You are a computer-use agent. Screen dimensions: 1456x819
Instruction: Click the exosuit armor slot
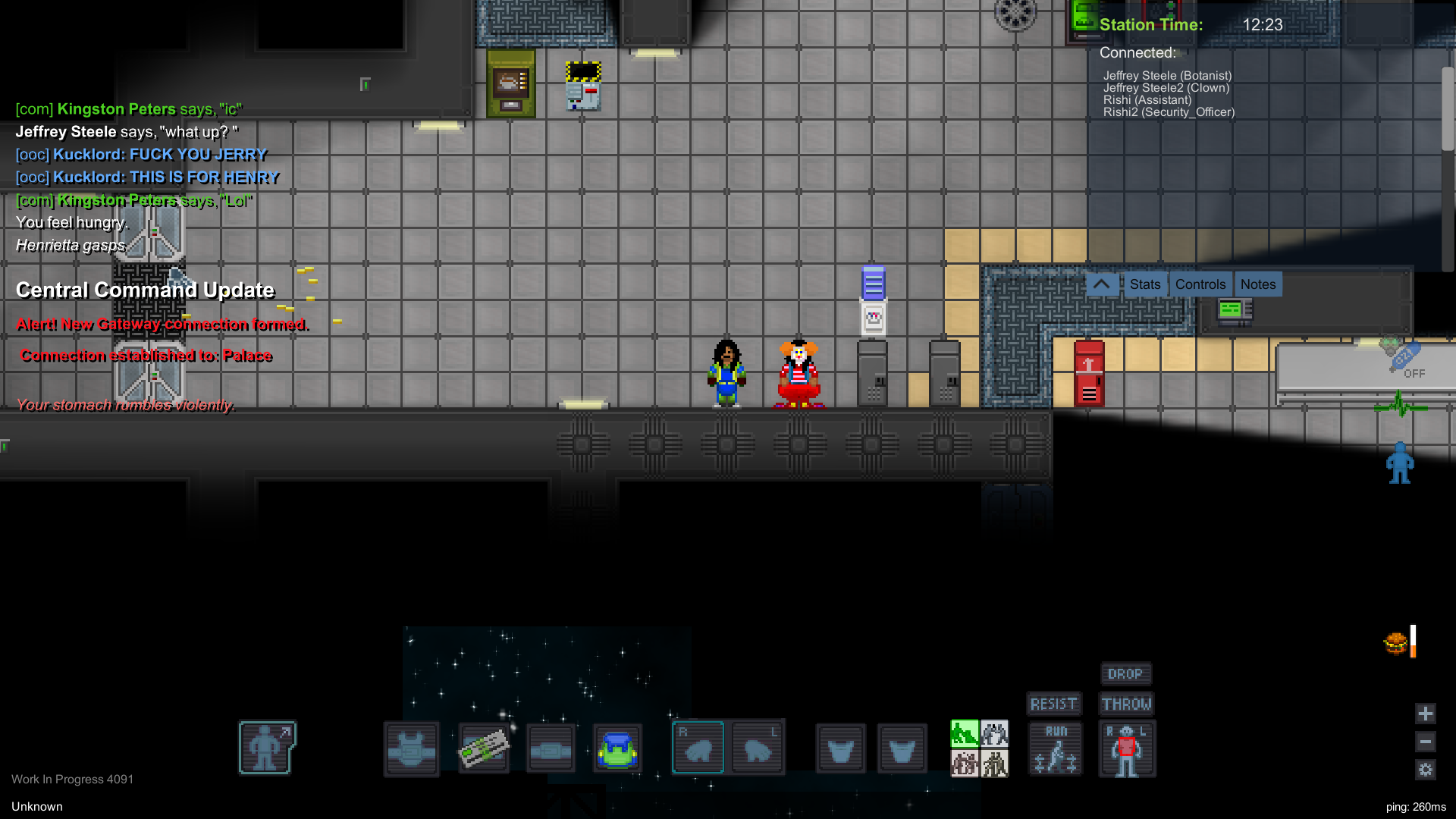coord(412,748)
